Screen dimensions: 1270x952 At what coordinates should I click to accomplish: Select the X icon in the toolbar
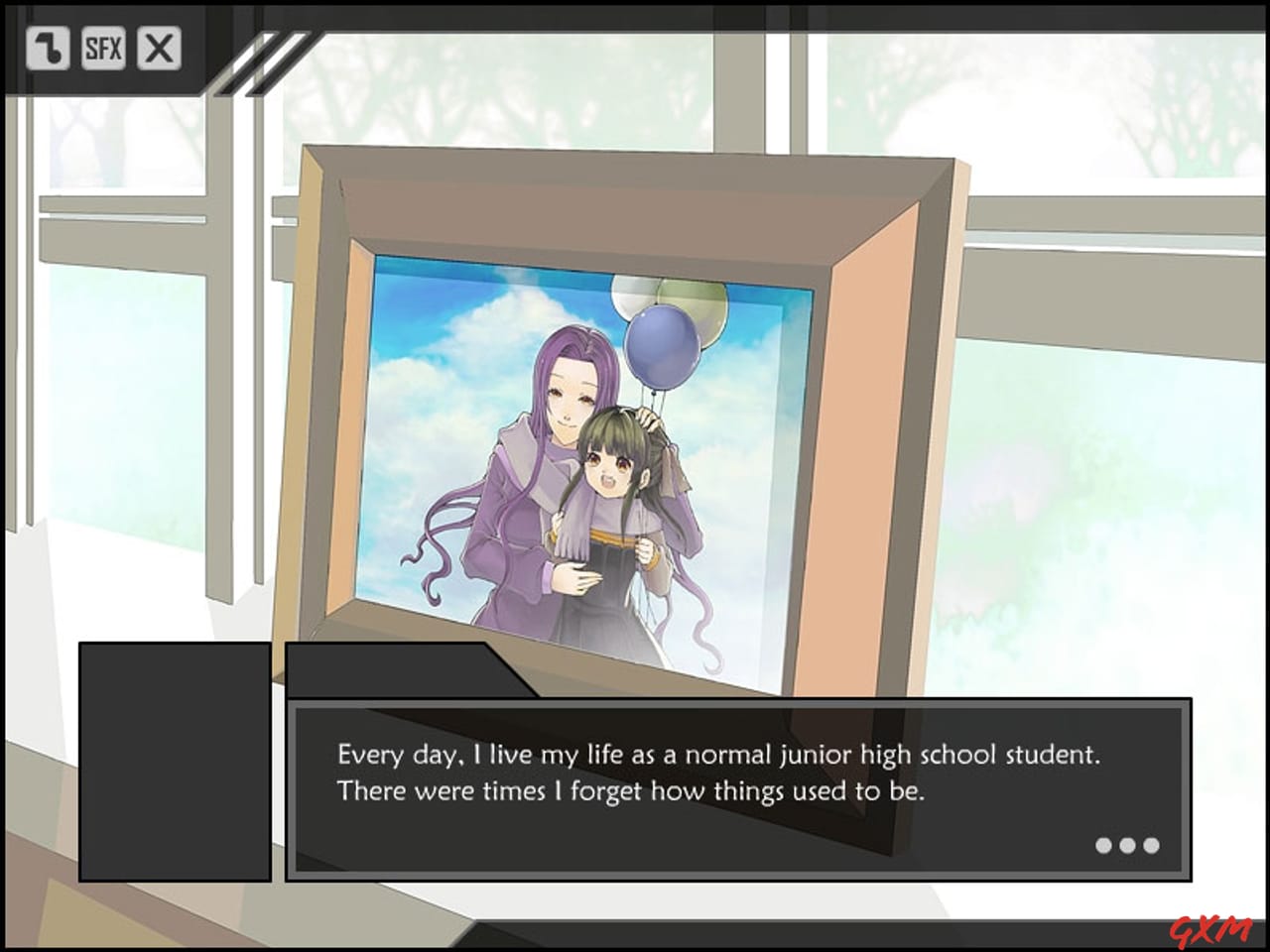[158, 46]
